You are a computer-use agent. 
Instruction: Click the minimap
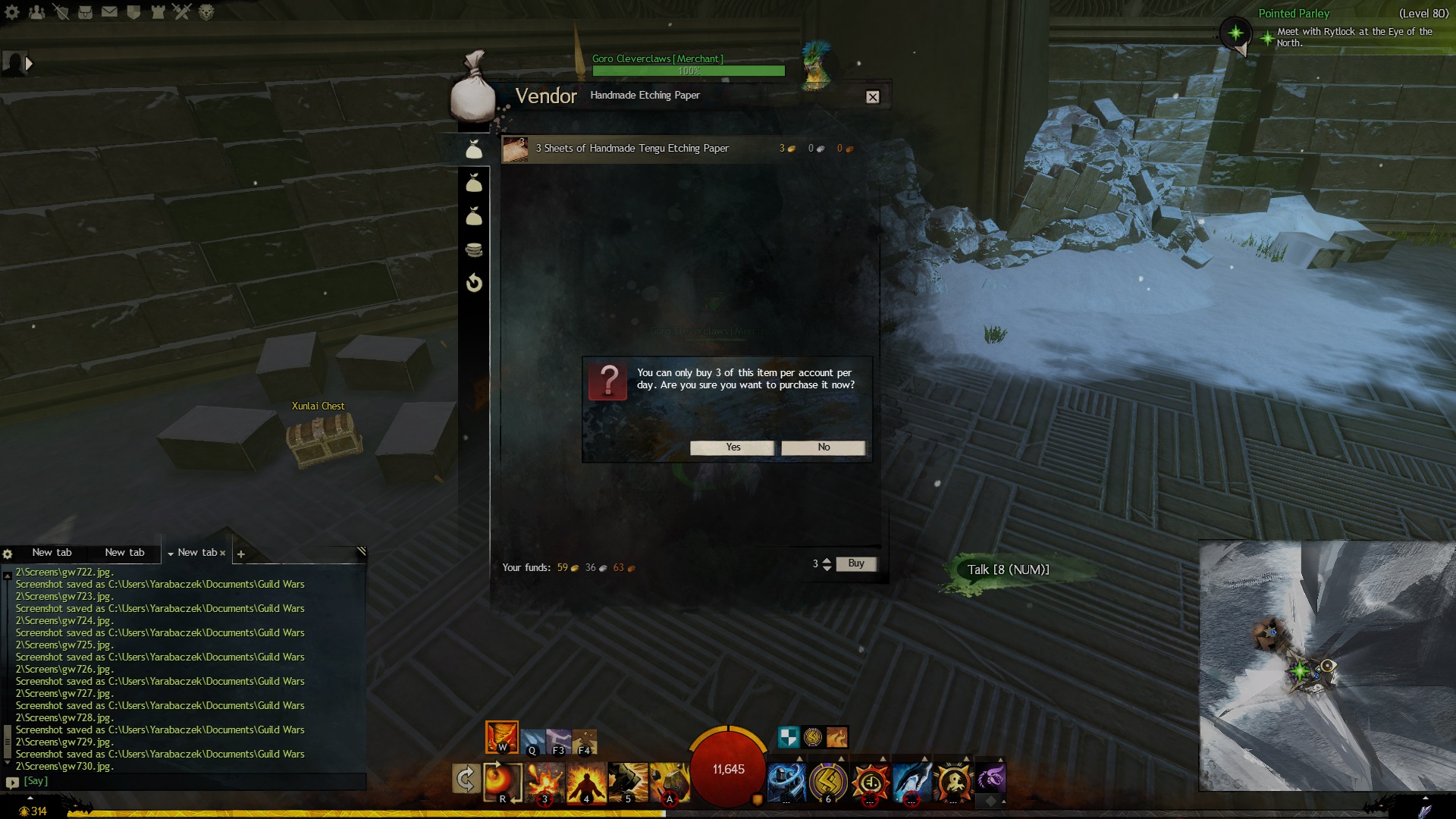(x=1326, y=666)
